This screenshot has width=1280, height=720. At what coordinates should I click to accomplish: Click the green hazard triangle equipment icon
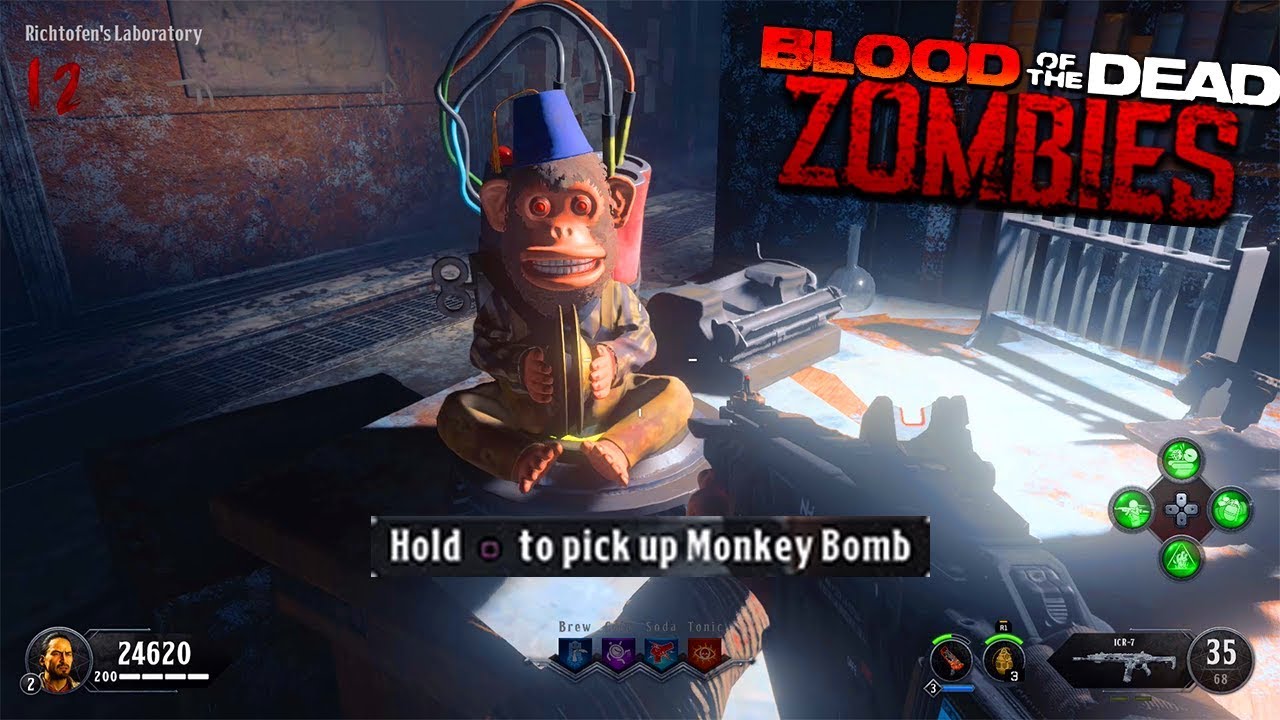1182,556
